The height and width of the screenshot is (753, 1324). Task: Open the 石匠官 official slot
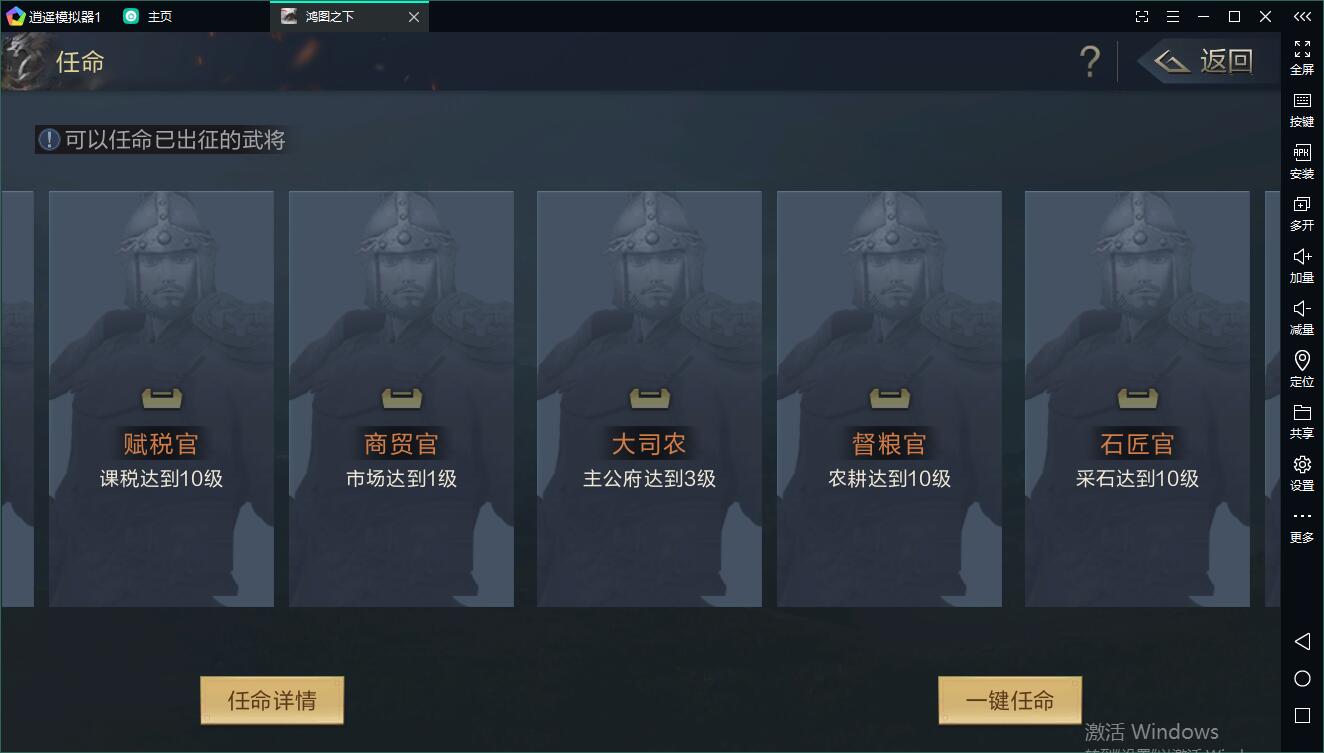[1137, 399]
